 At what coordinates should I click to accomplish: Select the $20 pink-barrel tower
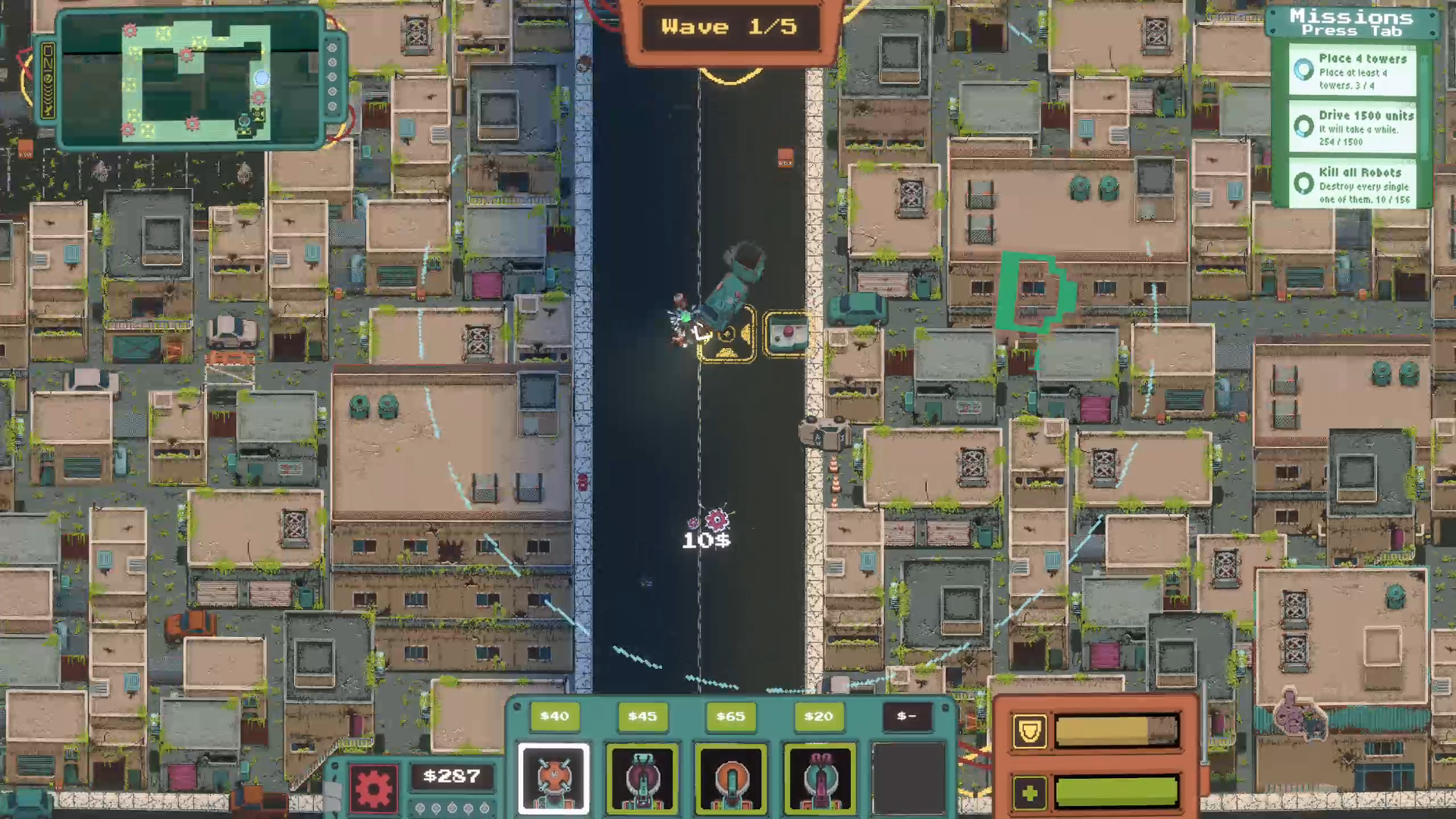pyautogui.click(x=819, y=778)
